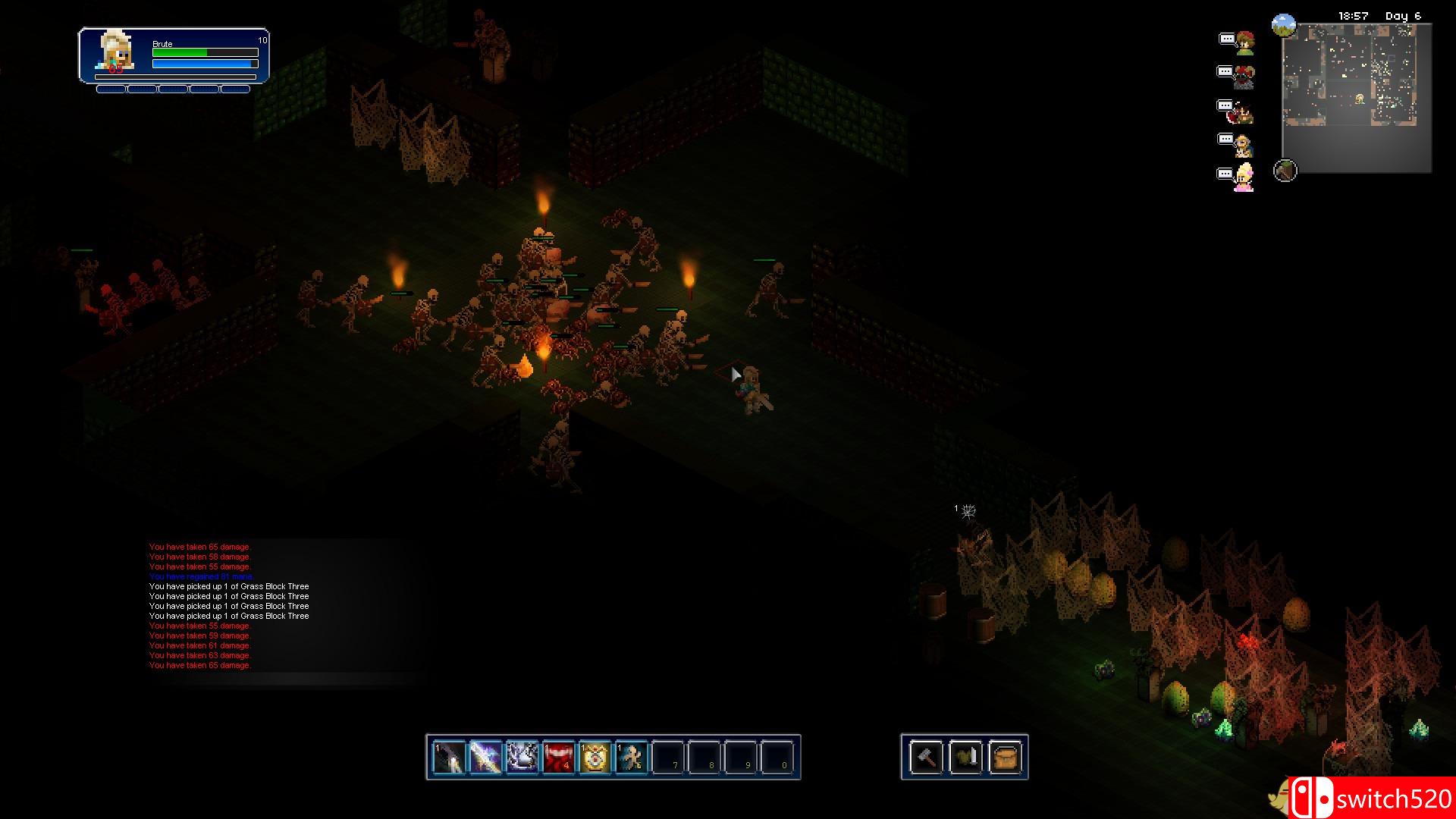Screen dimensions: 1456x819
Task: Talk to the red-haired green-shirt companion
Action: pyautogui.click(x=1244, y=43)
